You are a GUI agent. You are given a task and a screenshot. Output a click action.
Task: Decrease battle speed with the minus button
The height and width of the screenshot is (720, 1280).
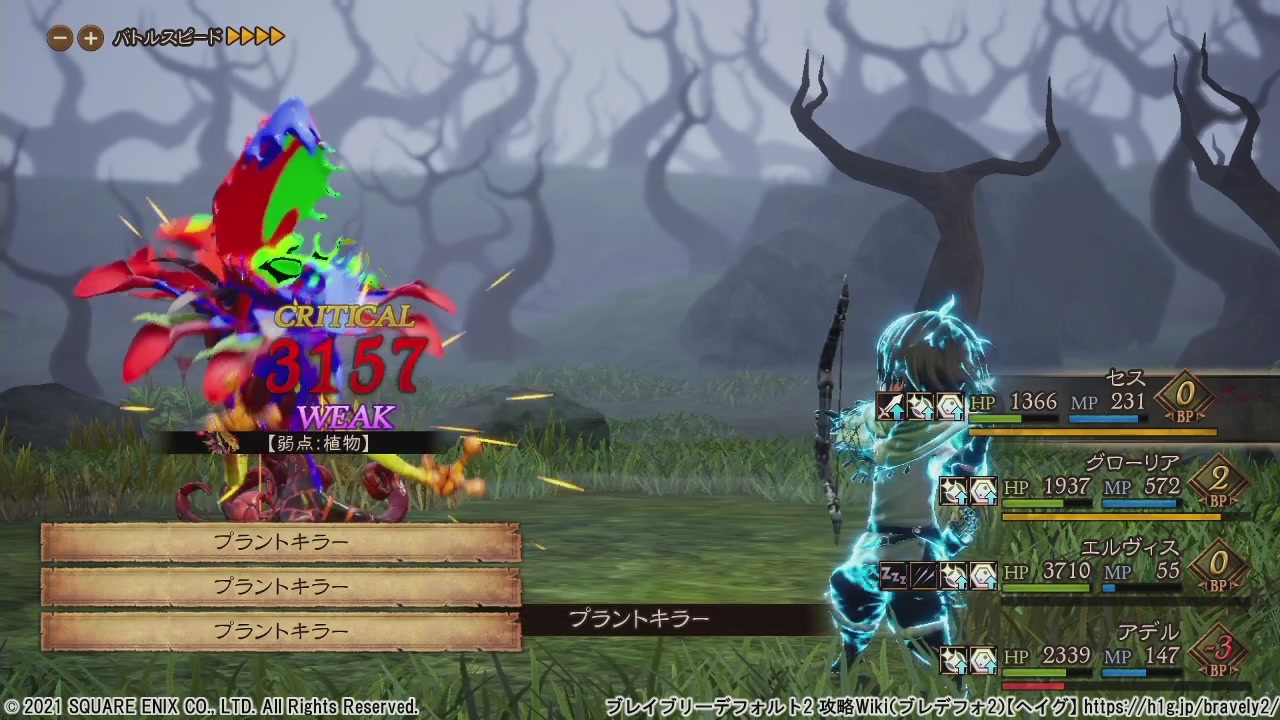61,39
